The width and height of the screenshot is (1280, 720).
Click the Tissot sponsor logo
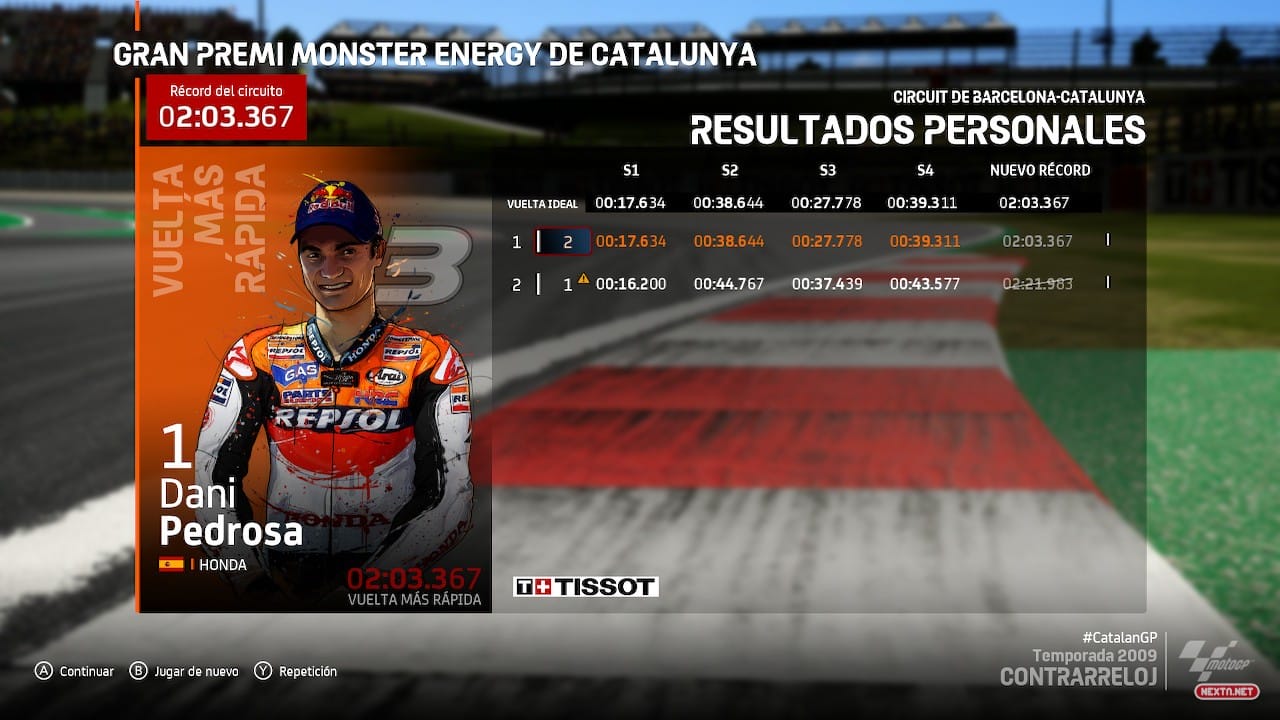coord(585,586)
